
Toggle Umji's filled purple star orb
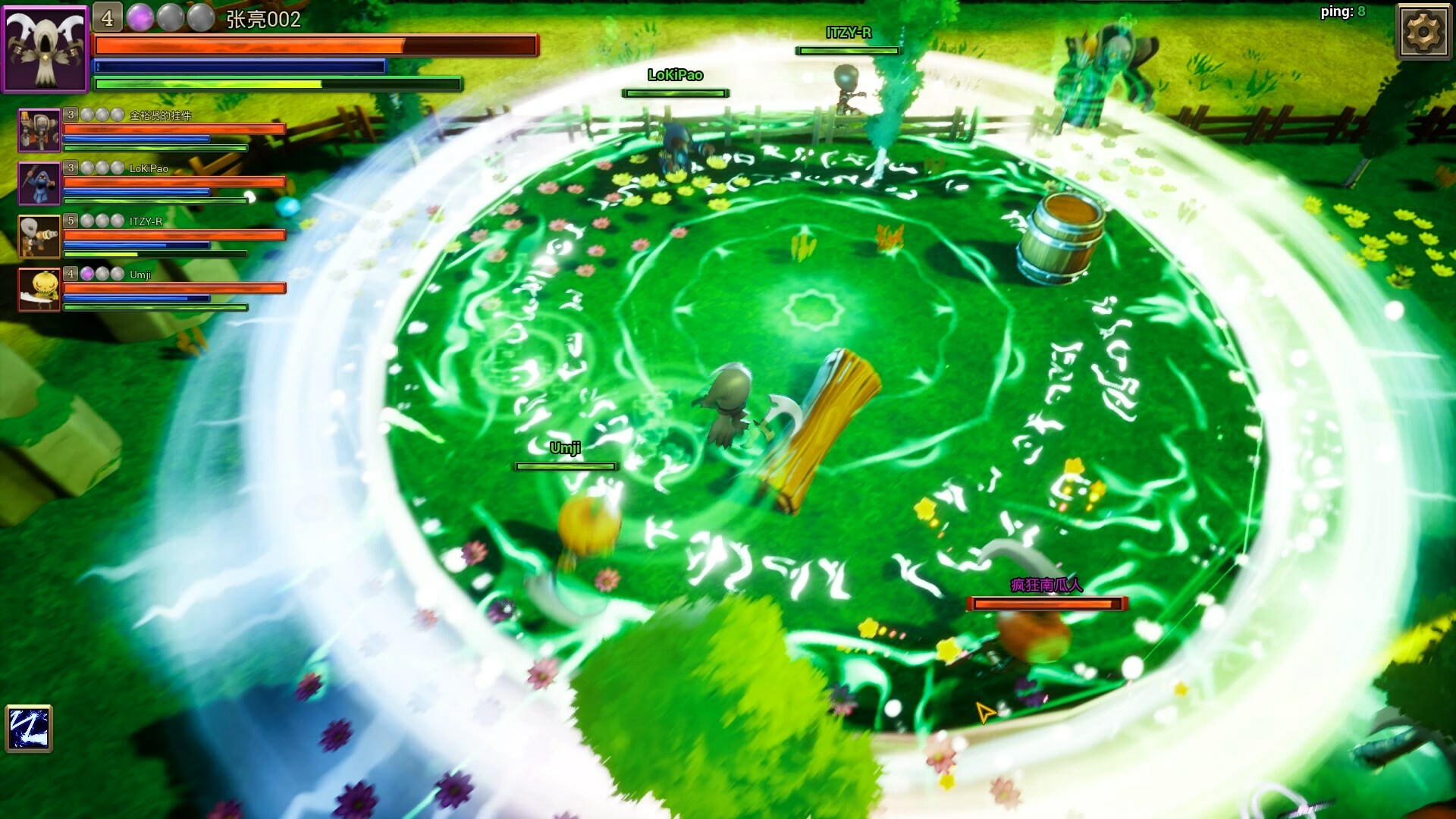coord(86,275)
